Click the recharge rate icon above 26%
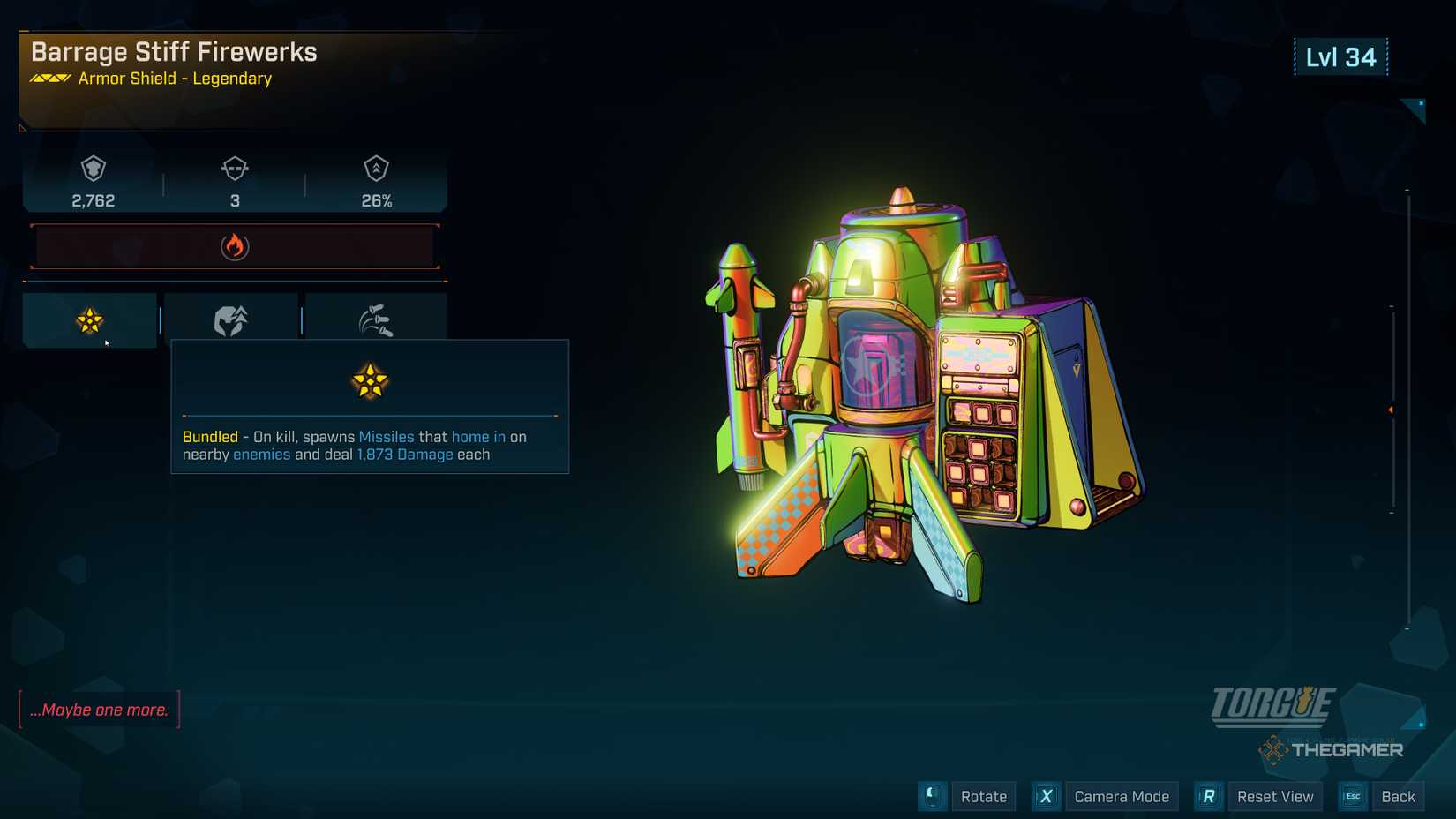Image resolution: width=1456 pixels, height=819 pixels. click(378, 169)
